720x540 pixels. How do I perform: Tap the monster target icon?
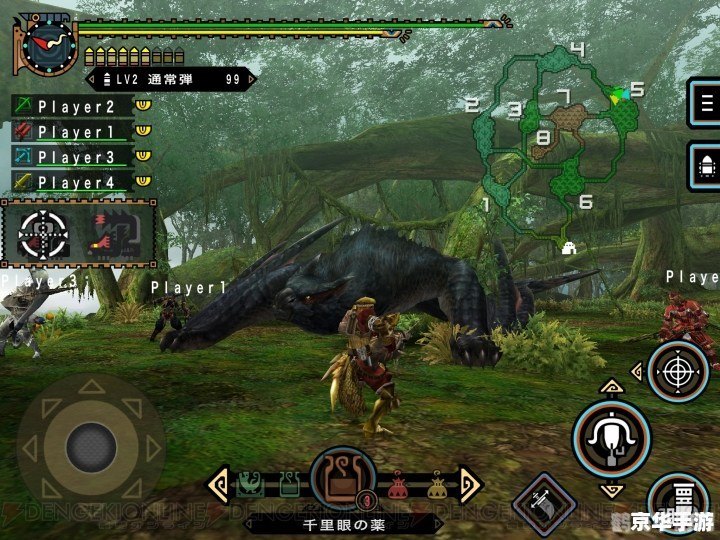(x=113, y=234)
